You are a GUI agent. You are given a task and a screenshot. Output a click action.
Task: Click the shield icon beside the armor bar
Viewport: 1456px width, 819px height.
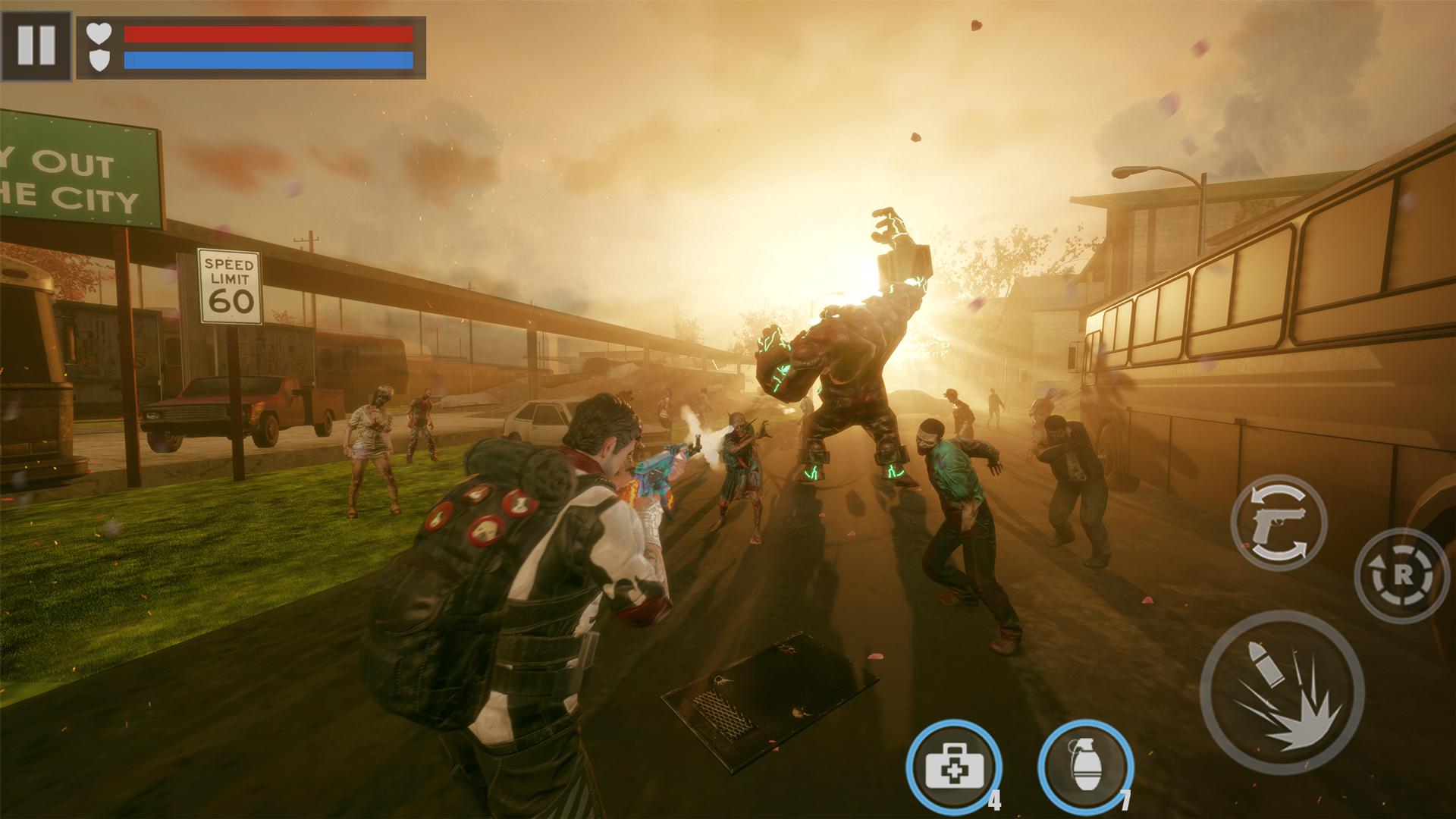click(x=99, y=59)
